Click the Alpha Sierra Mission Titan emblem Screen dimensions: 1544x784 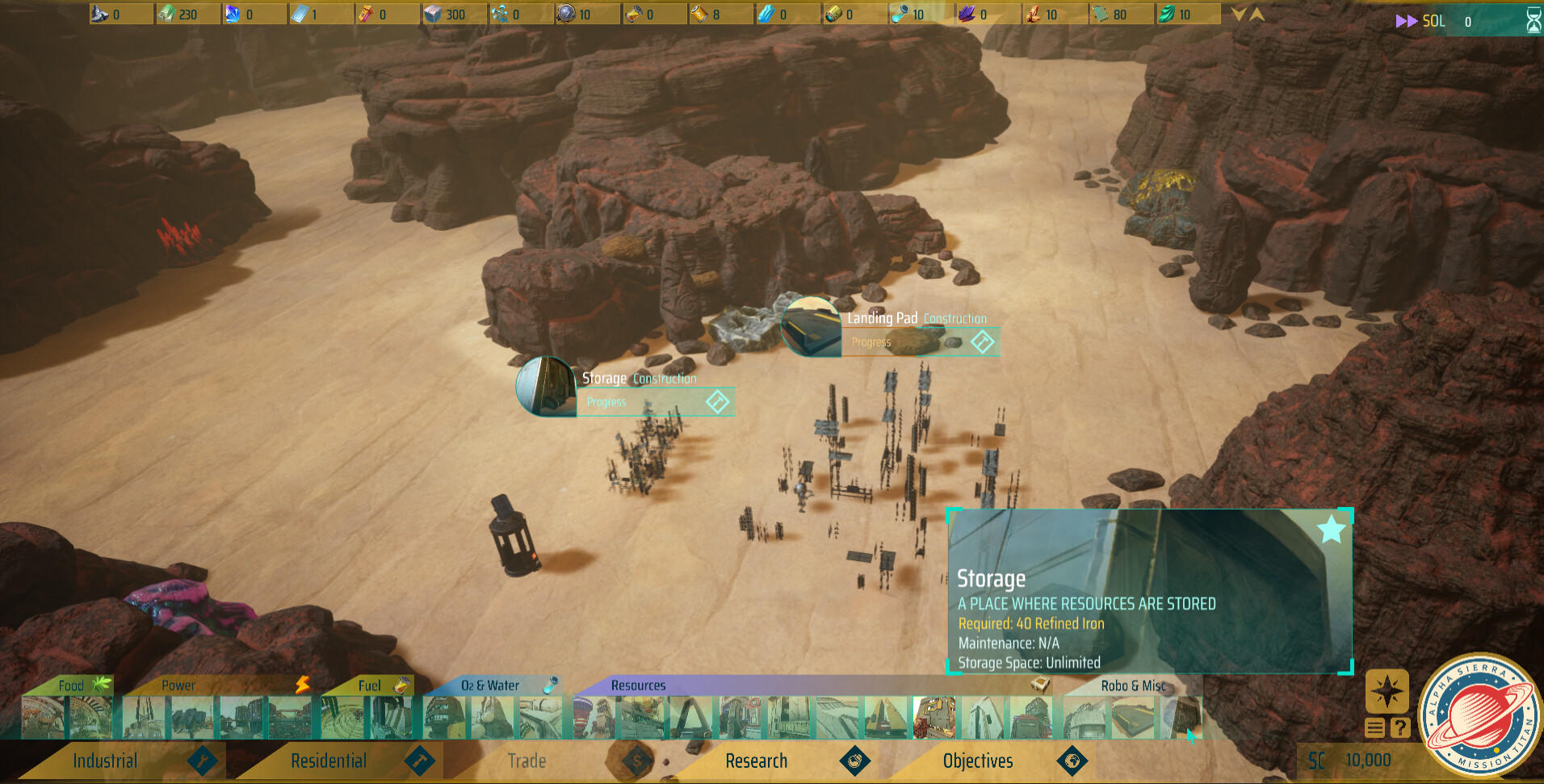pyautogui.click(x=1480, y=716)
